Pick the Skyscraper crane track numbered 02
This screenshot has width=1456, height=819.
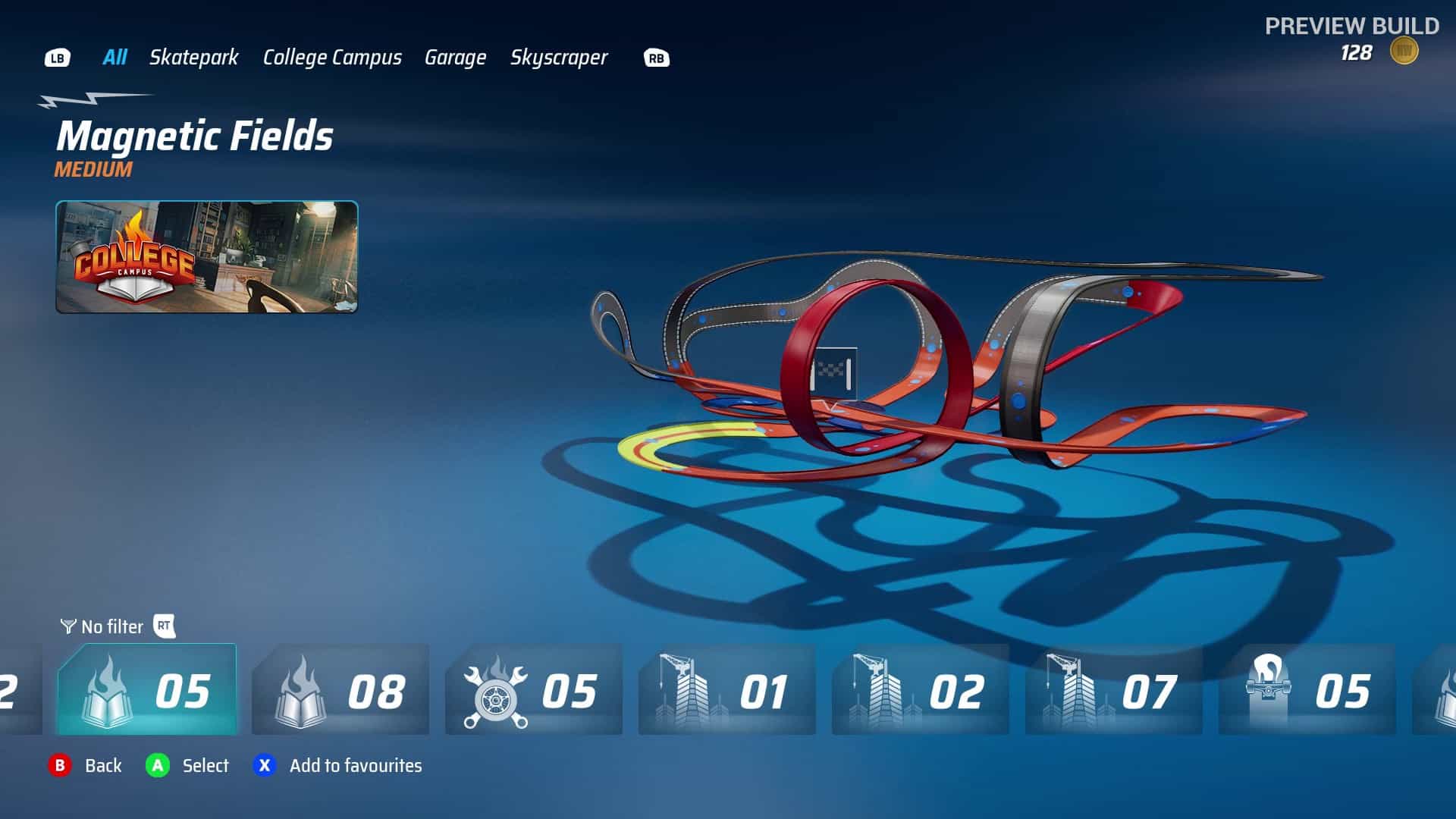[x=920, y=692]
